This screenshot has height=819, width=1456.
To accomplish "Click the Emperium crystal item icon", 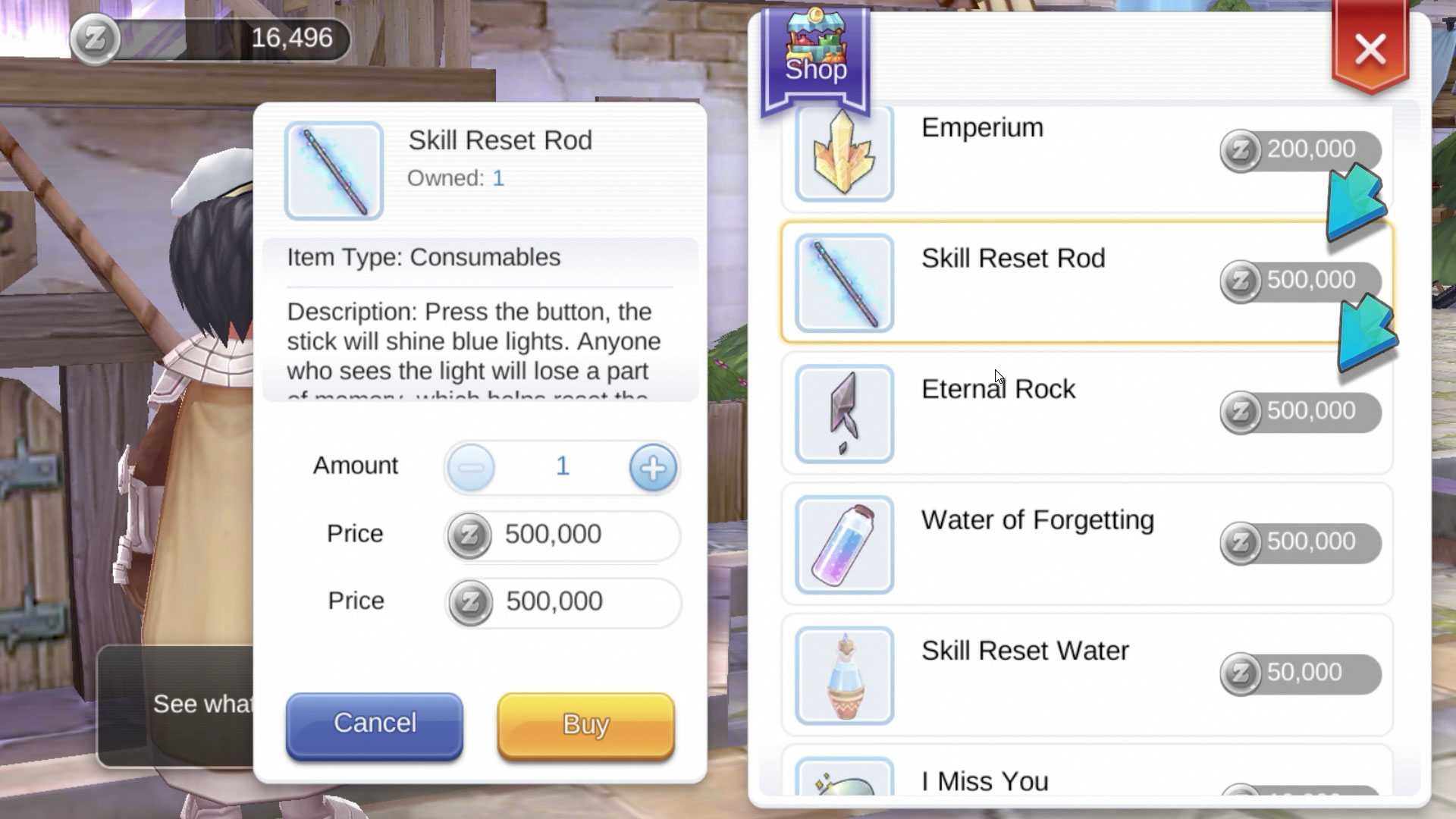I will tap(844, 154).
